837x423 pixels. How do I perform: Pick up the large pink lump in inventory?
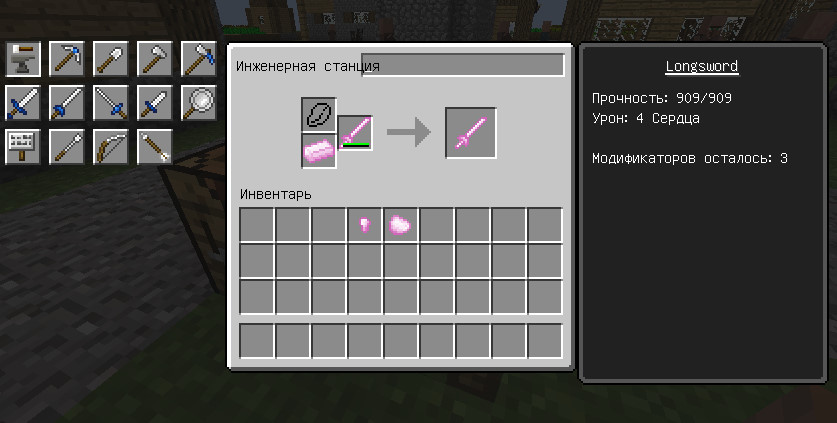[x=401, y=225]
